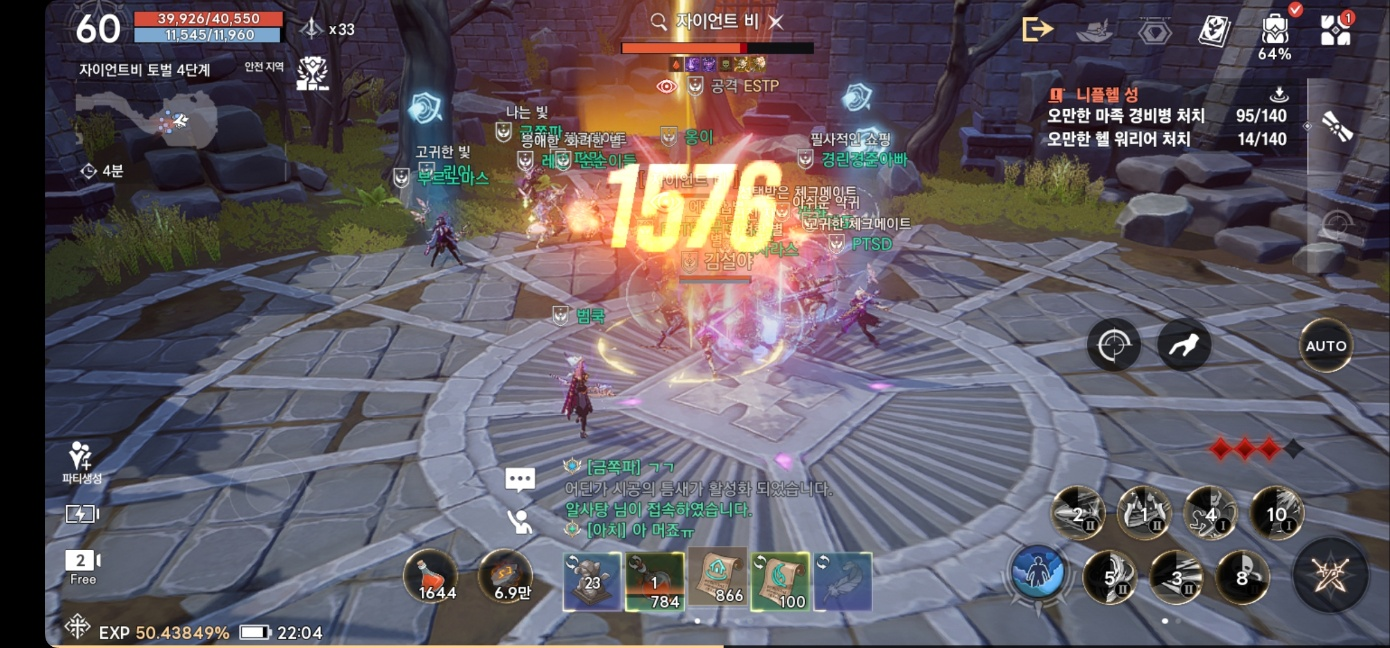Tap the yellow exit dungeon arrow icon
This screenshot has height=648, width=1390.
tap(1037, 29)
